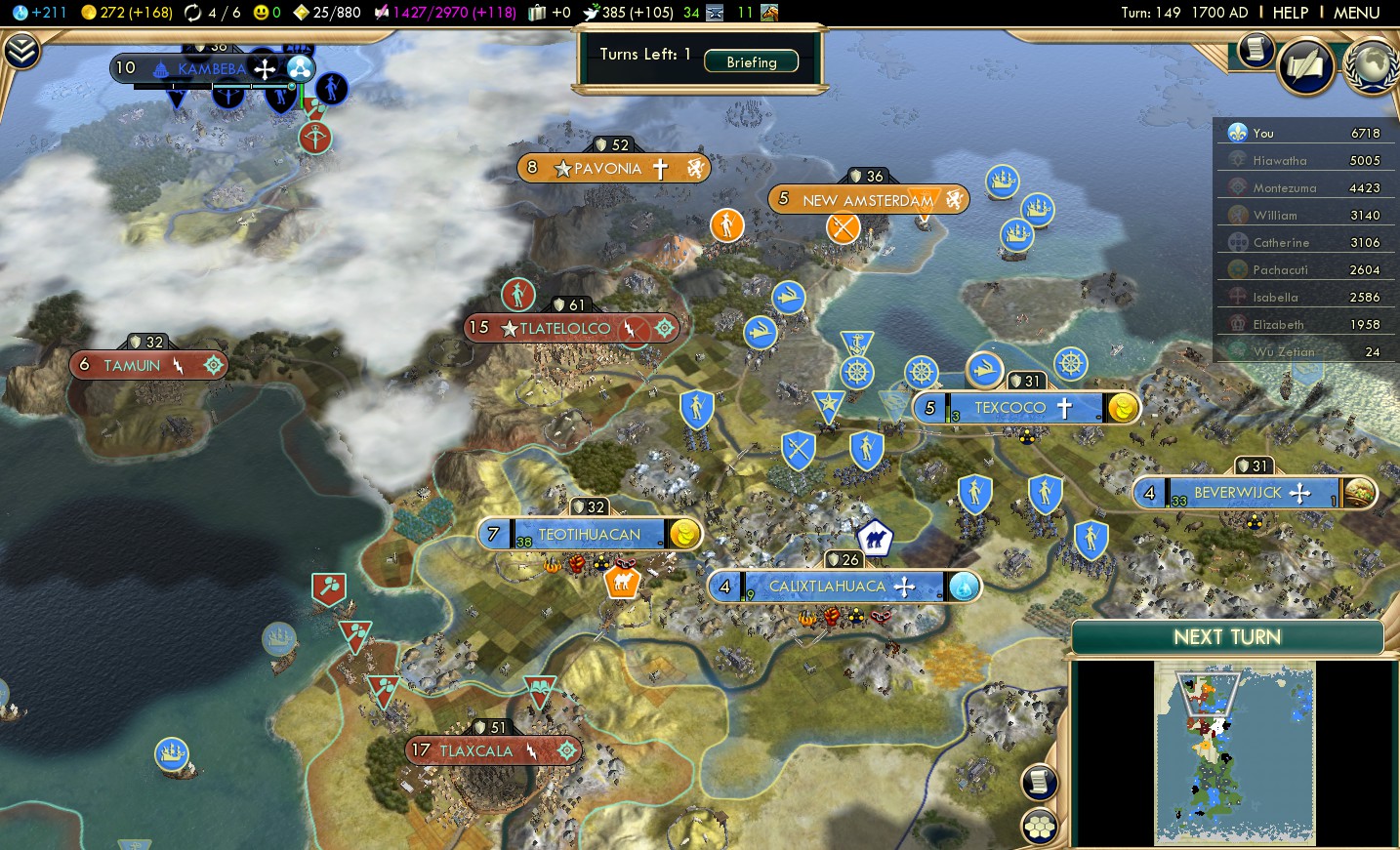Select the Texcoco city banner
The image size is (1400, 850).
pyautogui.click(x=1009, y=408)
